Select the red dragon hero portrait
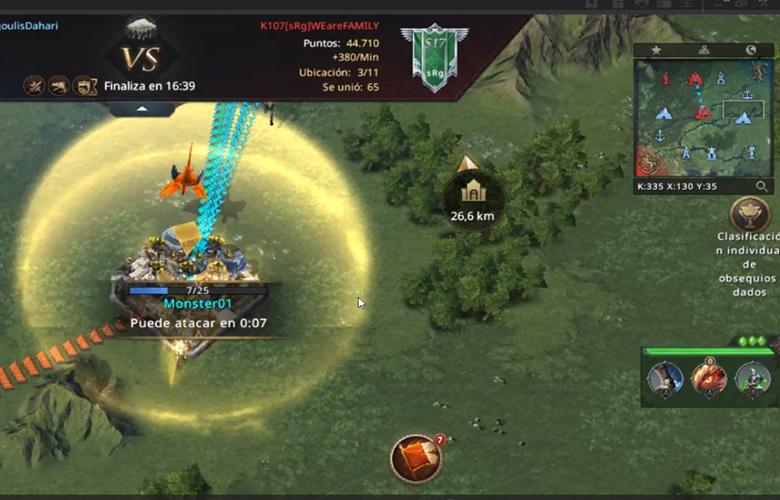 click(709, 378)
